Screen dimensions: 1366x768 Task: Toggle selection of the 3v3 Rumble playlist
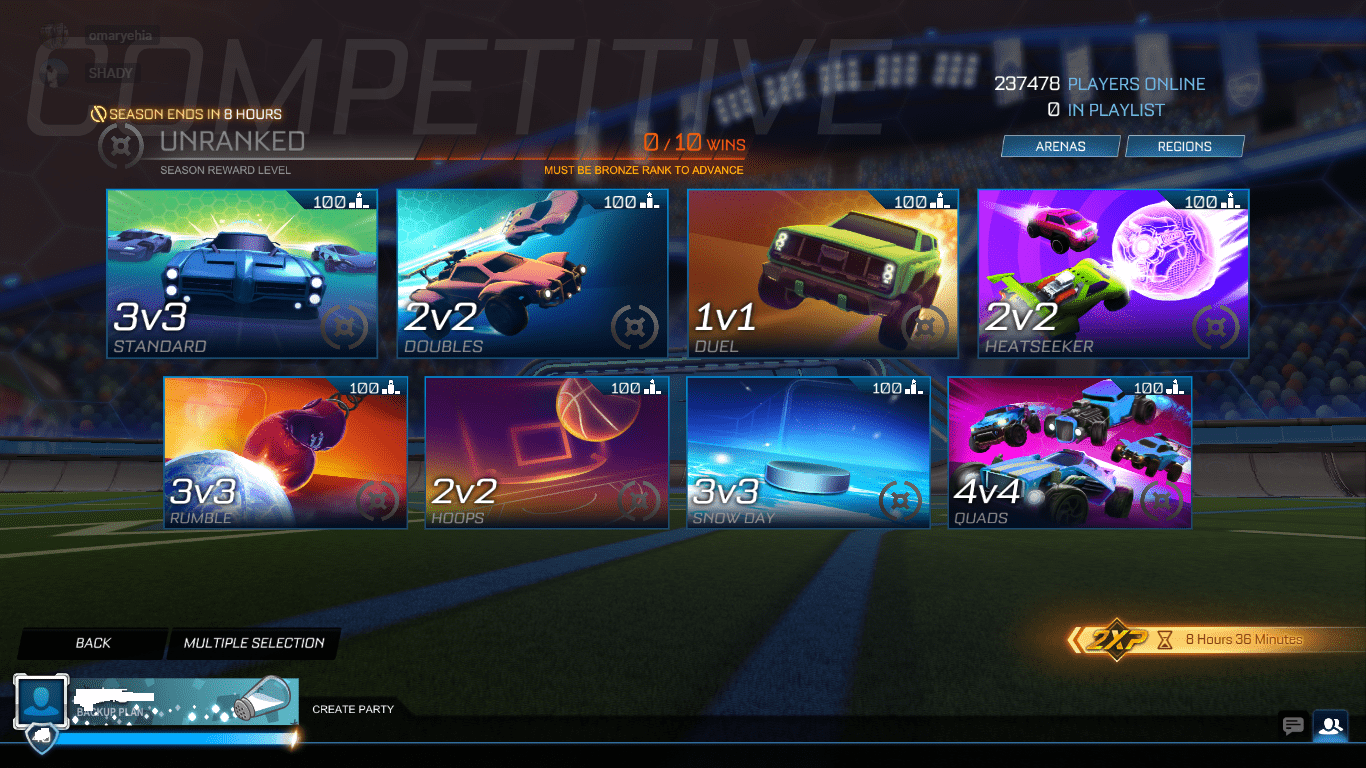click(285, 451)
